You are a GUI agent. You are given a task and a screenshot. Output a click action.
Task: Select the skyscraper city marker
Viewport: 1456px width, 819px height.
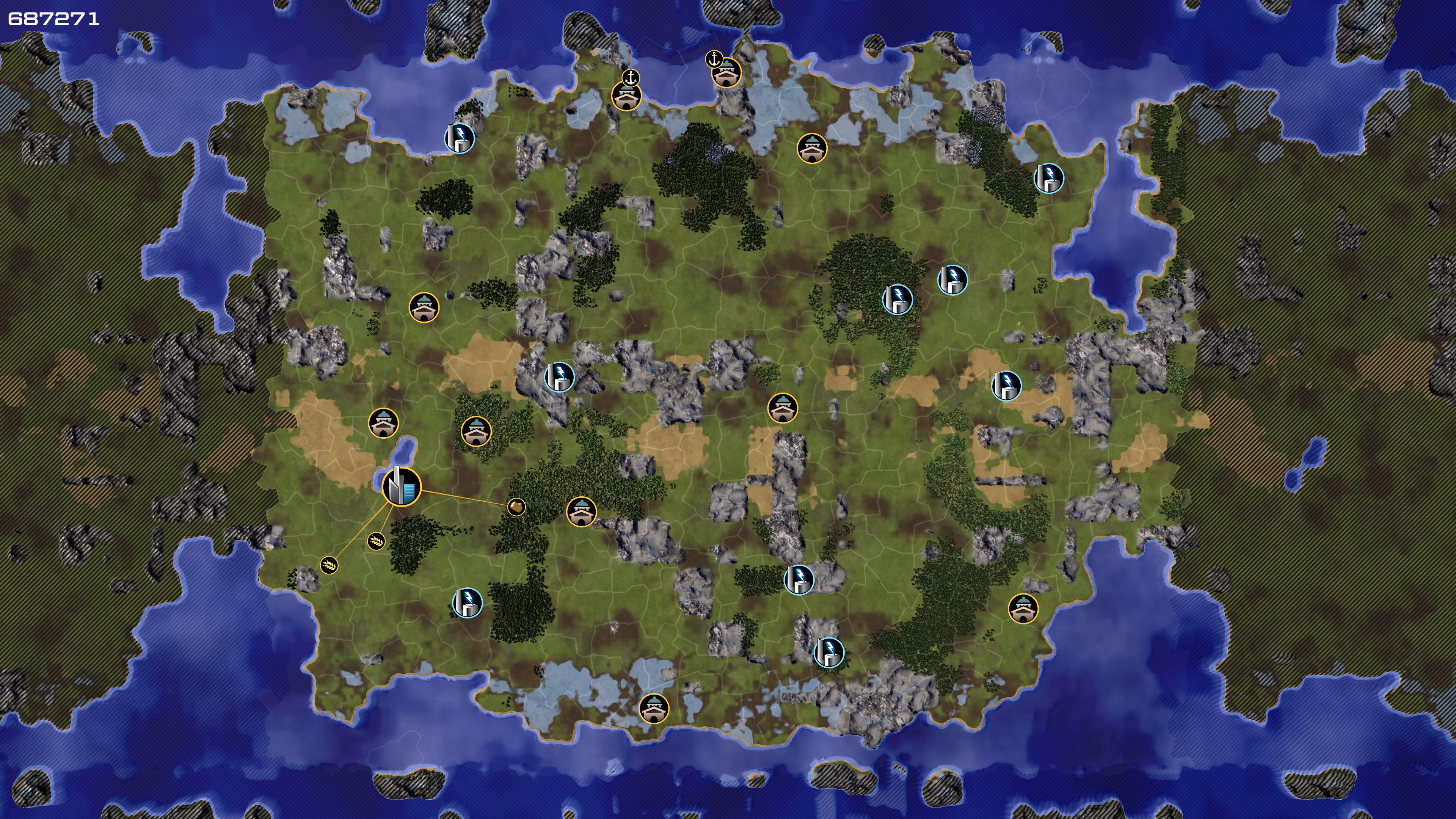coord(401,486)
